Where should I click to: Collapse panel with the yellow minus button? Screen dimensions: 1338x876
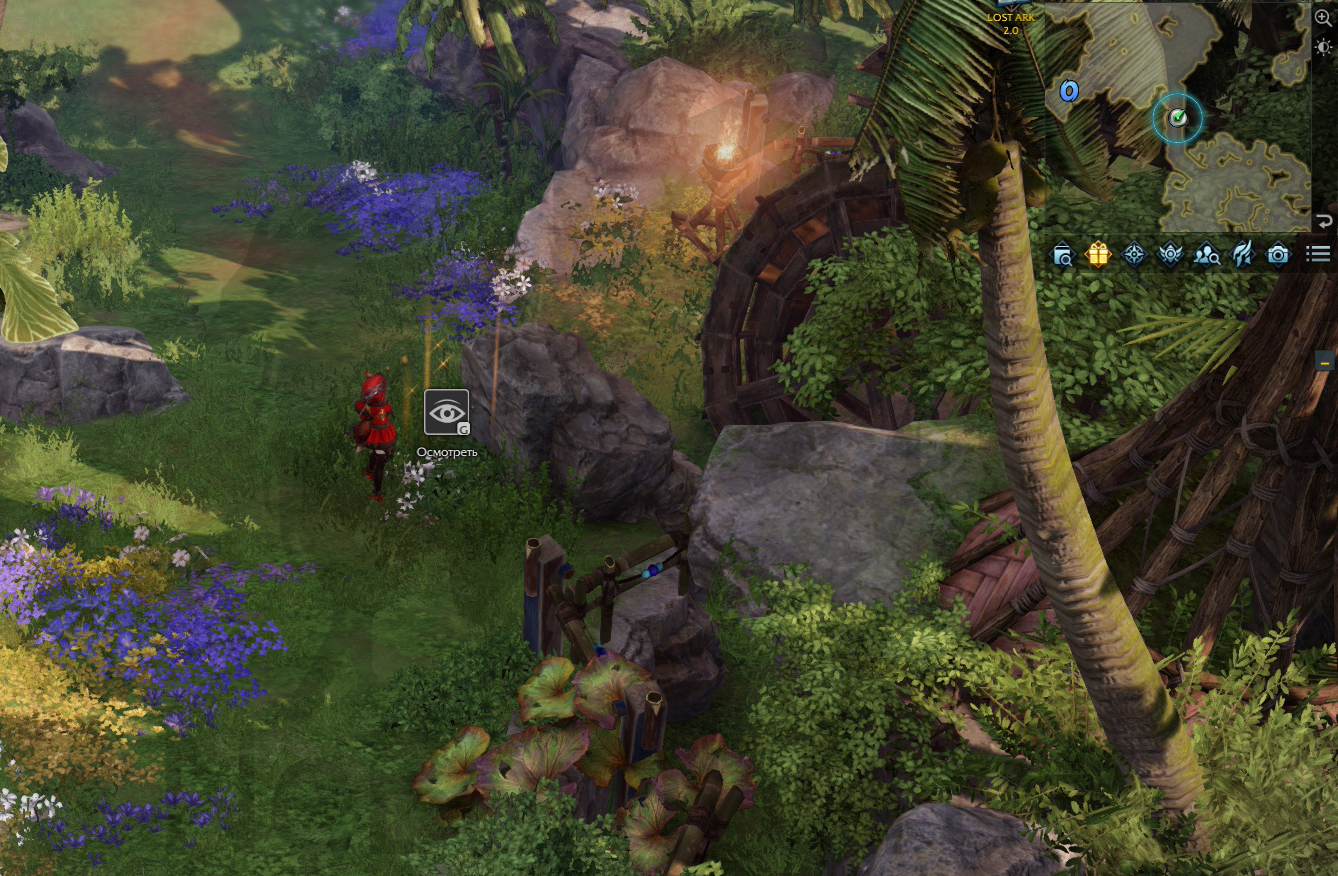[1325, 362]
